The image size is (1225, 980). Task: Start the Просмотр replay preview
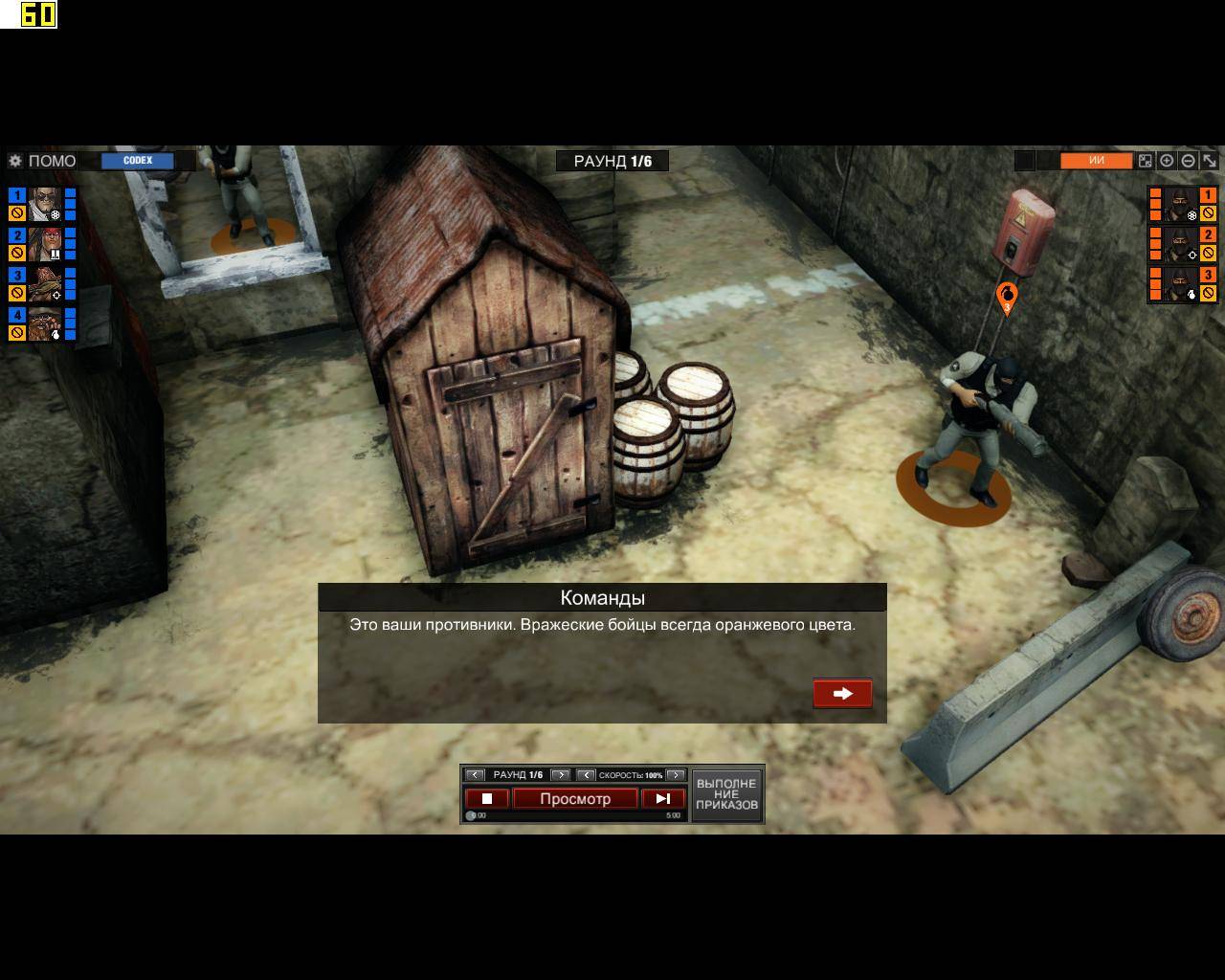pyautogui.click(x=575, y=798)
